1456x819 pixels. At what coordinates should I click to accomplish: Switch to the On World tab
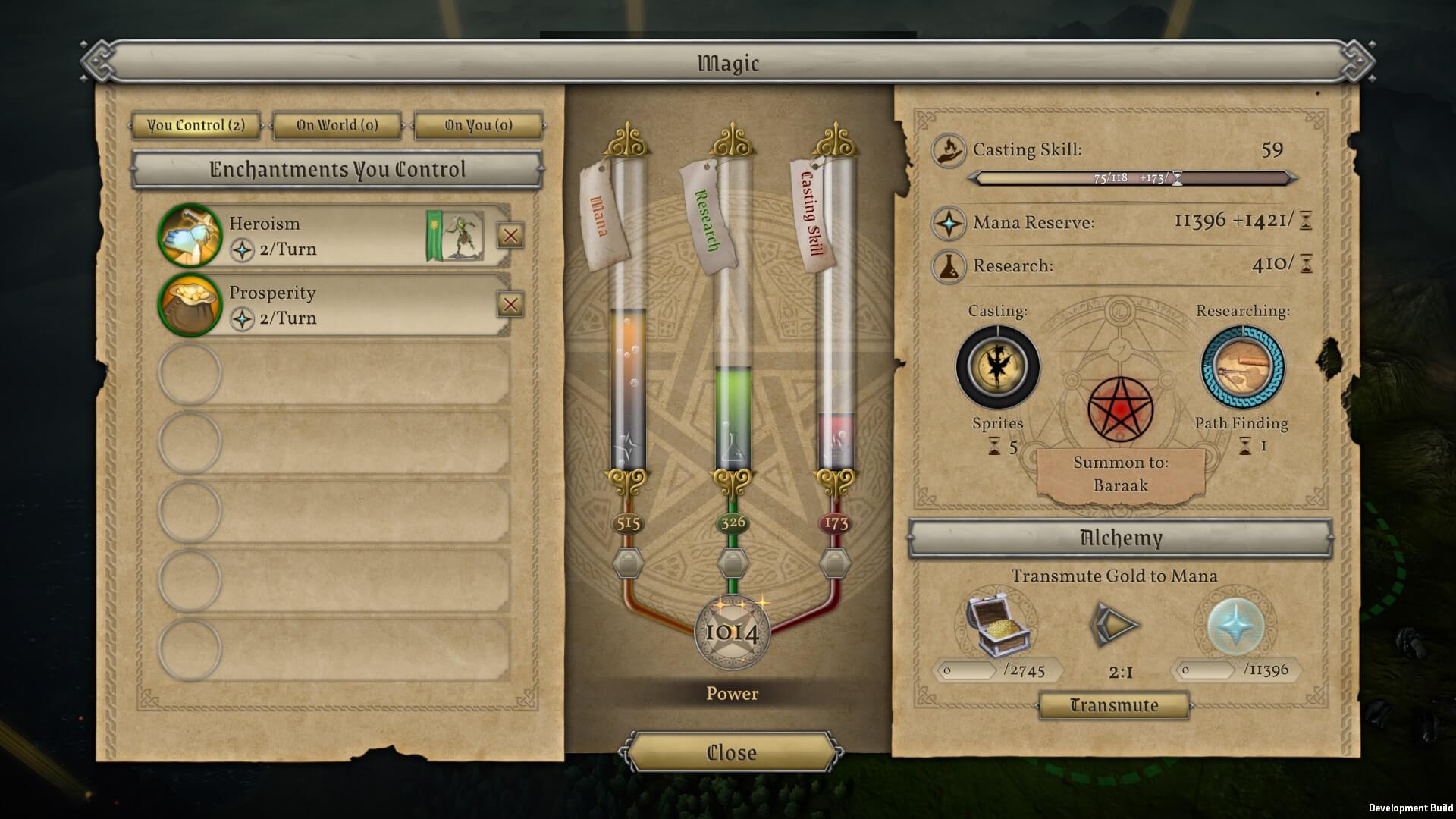[x=335, y=126]
